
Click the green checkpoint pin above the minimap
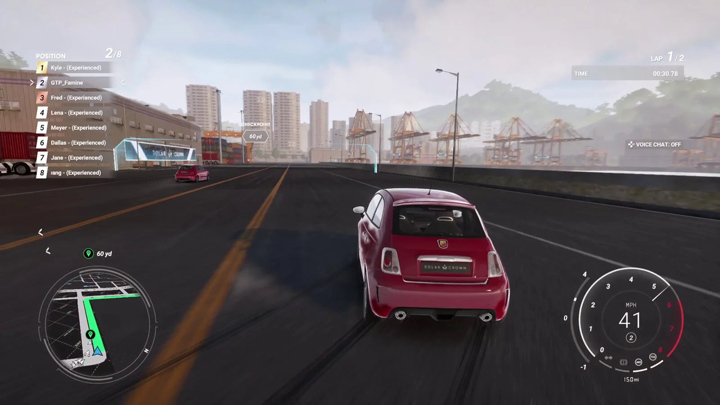pos(89,254)
